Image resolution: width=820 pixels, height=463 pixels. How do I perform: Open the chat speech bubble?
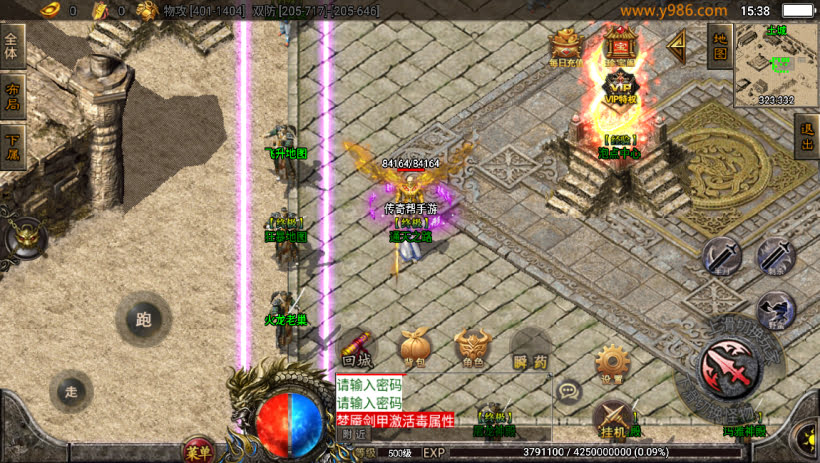click(x=569, y=390)
